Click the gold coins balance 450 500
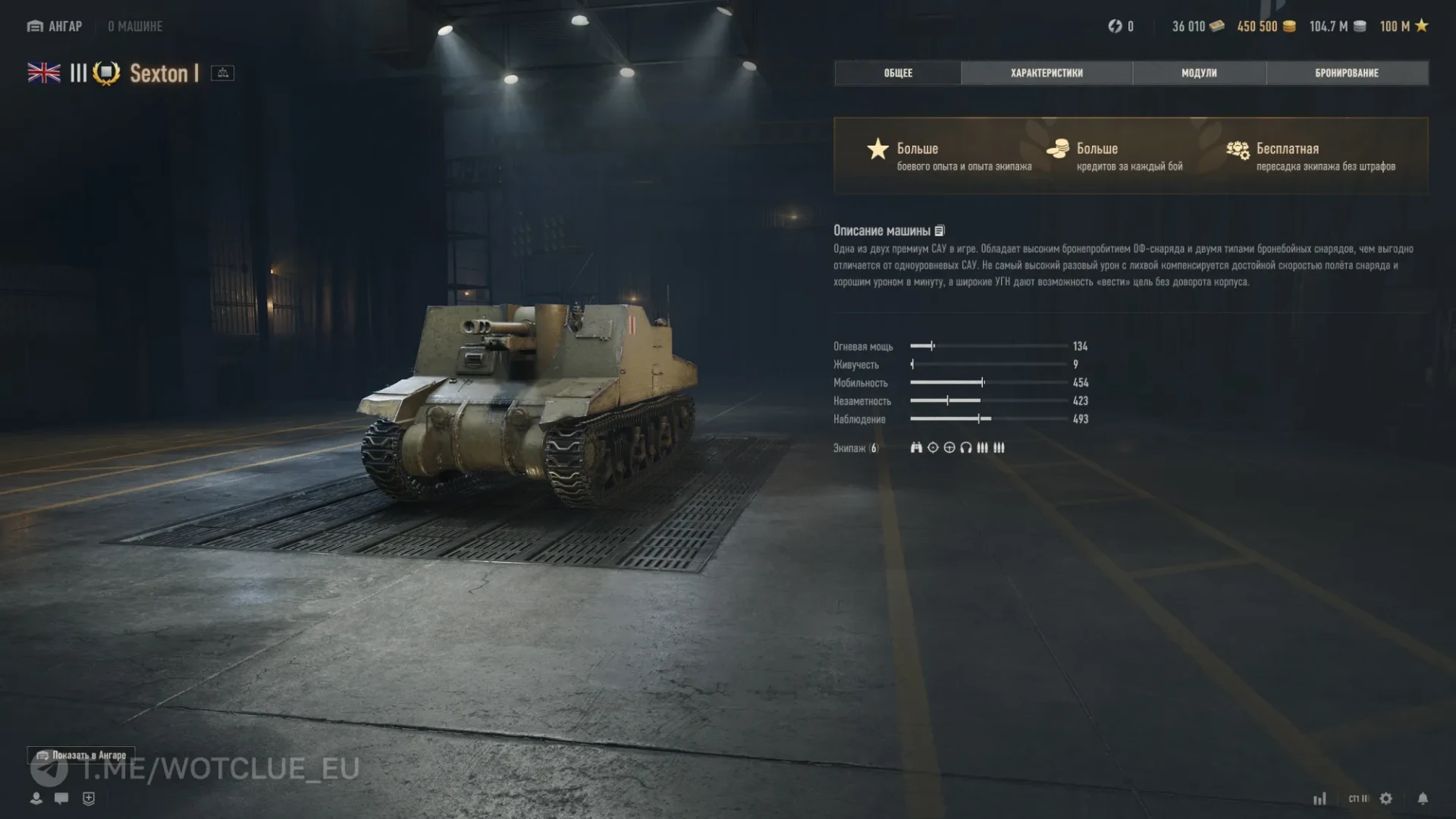Viewport: 1456px width, 819px height. point(1266,27)
